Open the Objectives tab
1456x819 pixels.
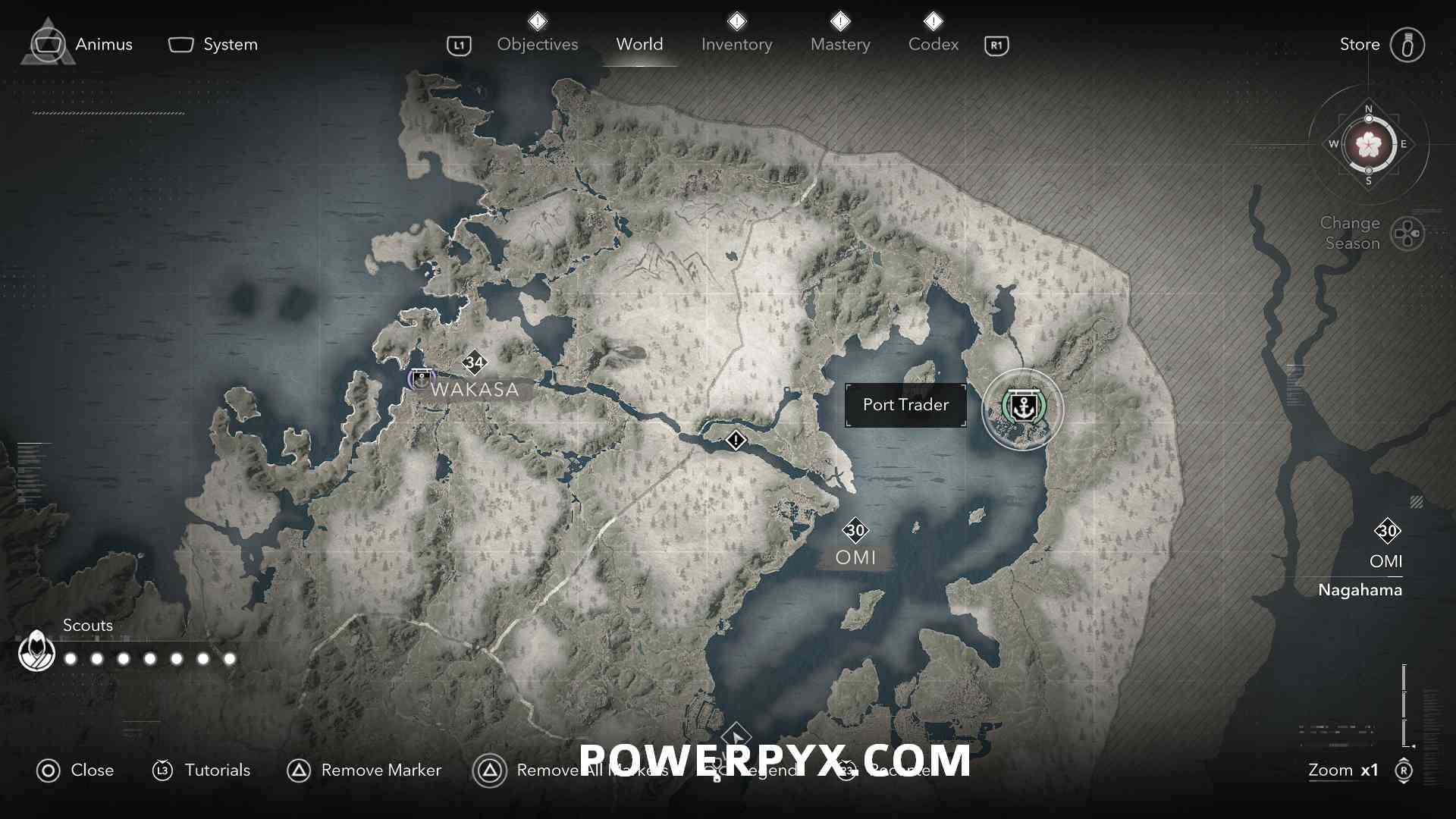pyautogui.click(x=537, y=44)
